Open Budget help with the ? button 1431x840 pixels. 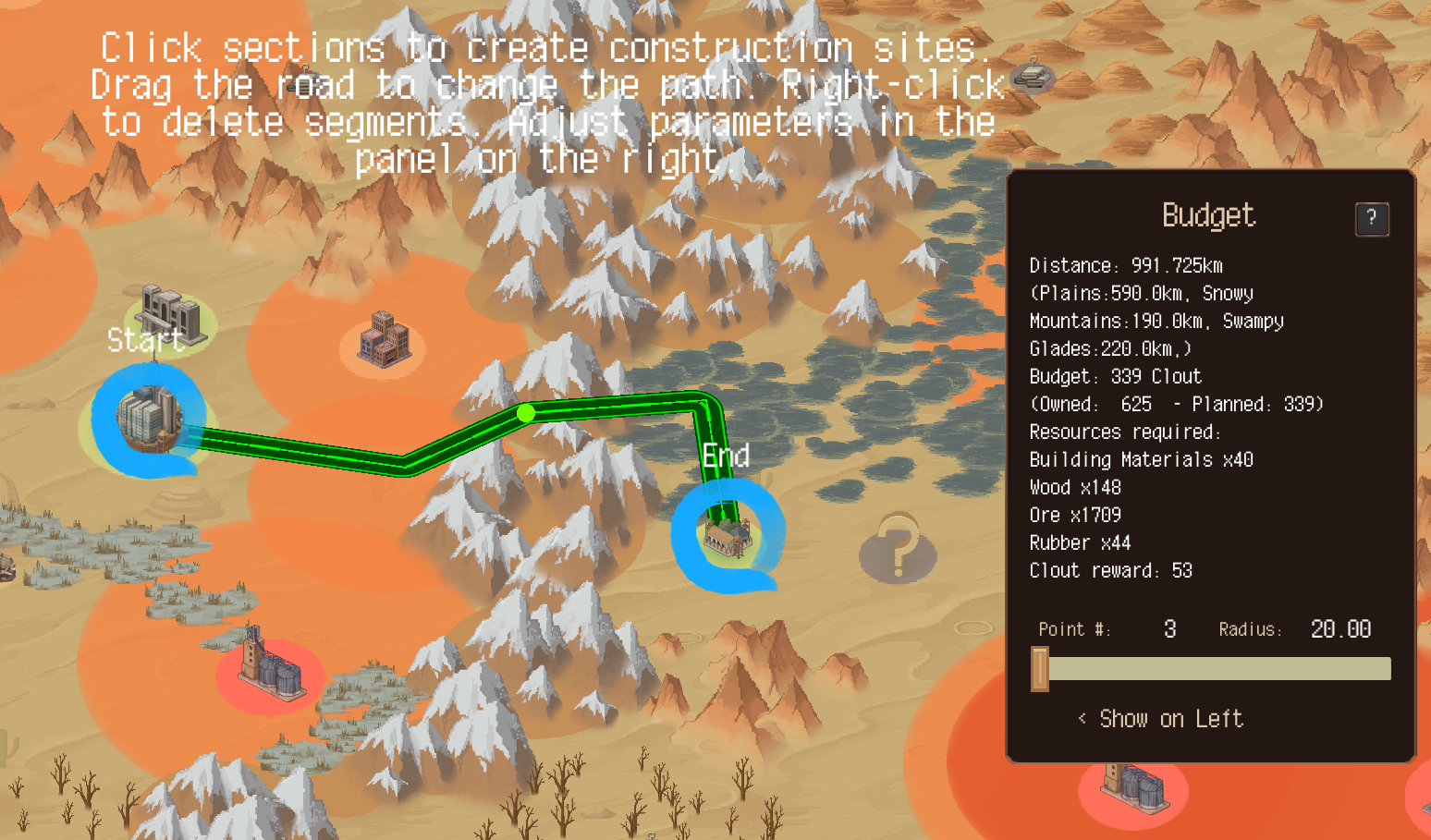click(1372, 219)
